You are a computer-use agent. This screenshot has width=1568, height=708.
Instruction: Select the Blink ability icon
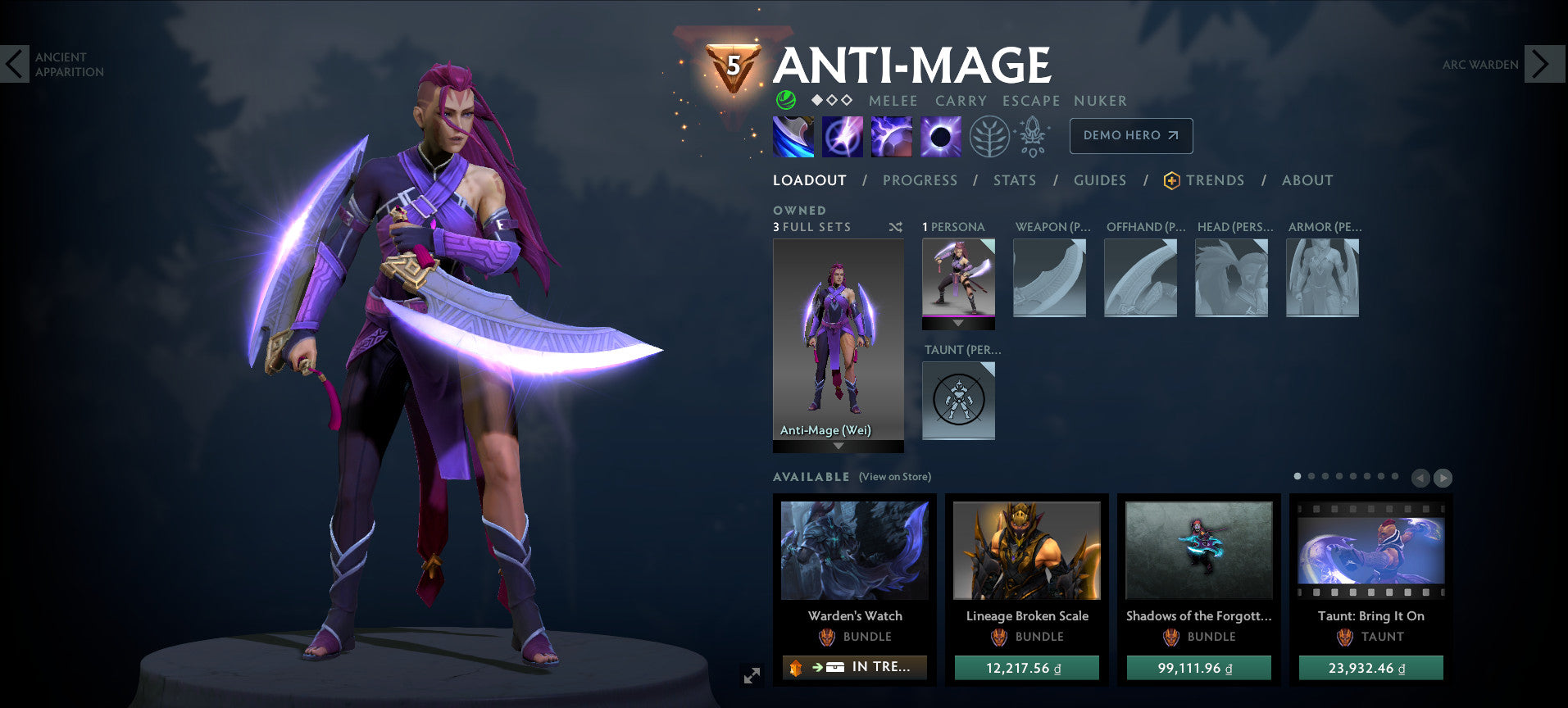click(x=842, y=136)
